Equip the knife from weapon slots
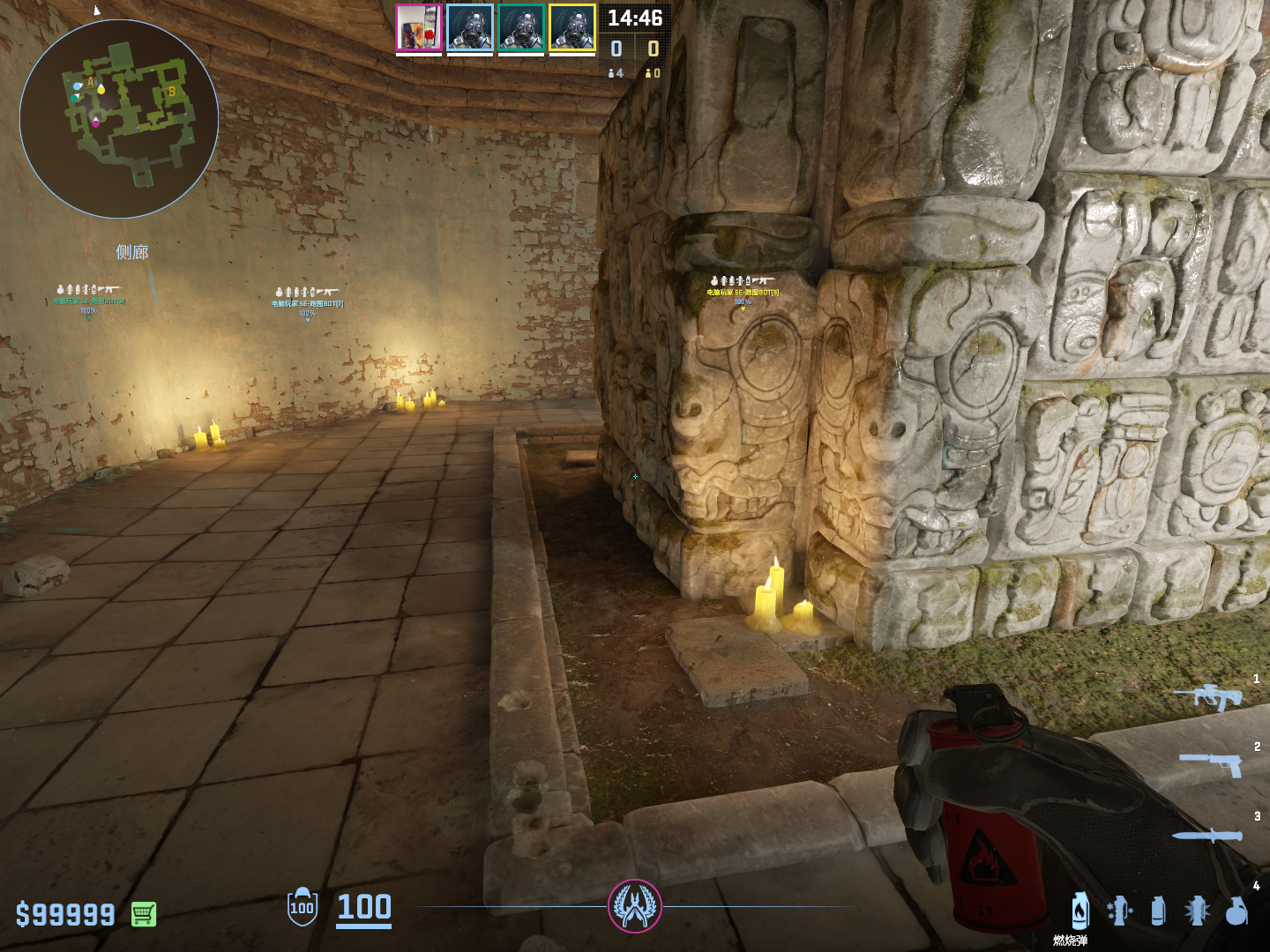 point(1207,835)
